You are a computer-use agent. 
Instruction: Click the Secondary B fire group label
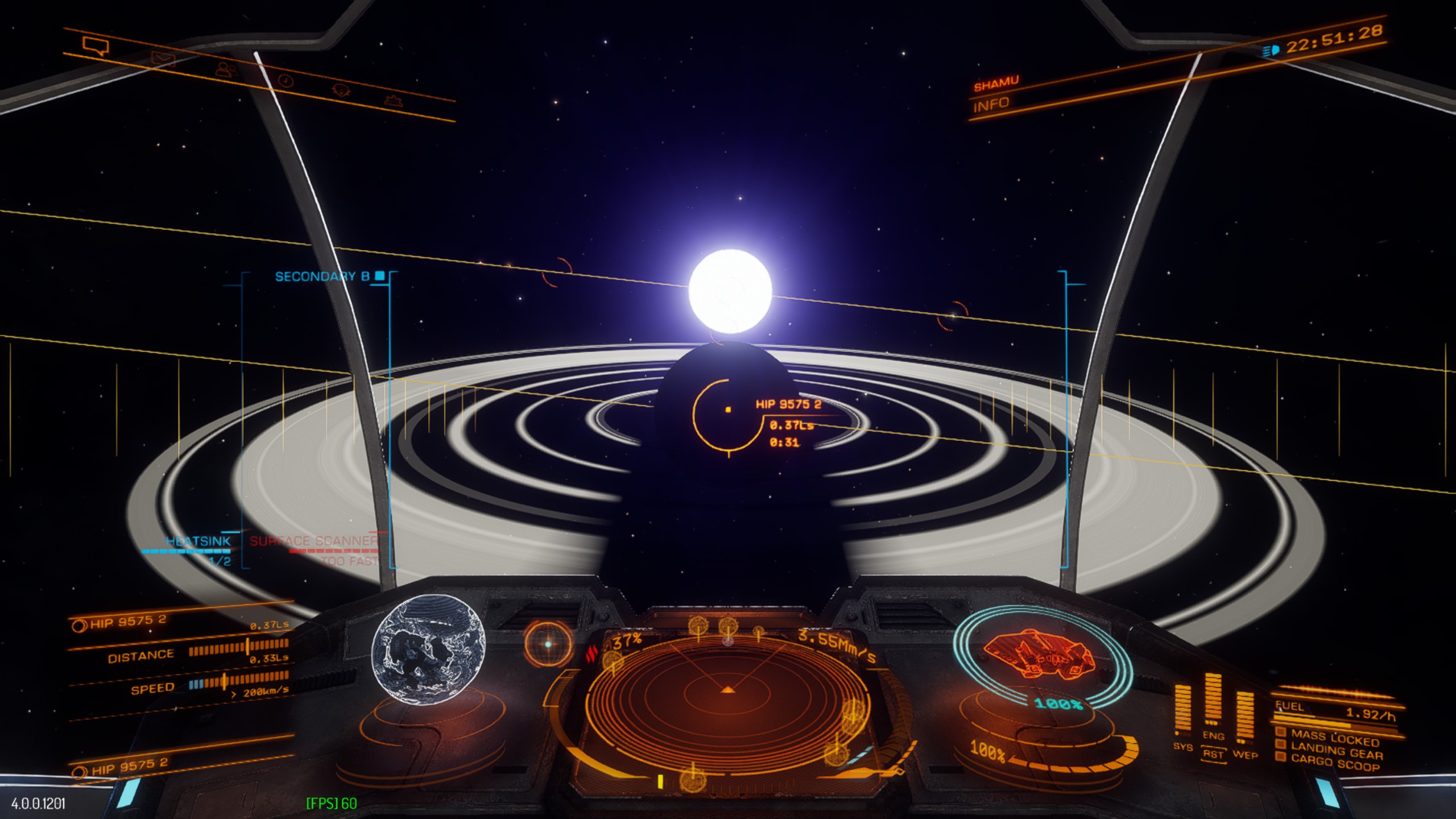tap(322, 276)
